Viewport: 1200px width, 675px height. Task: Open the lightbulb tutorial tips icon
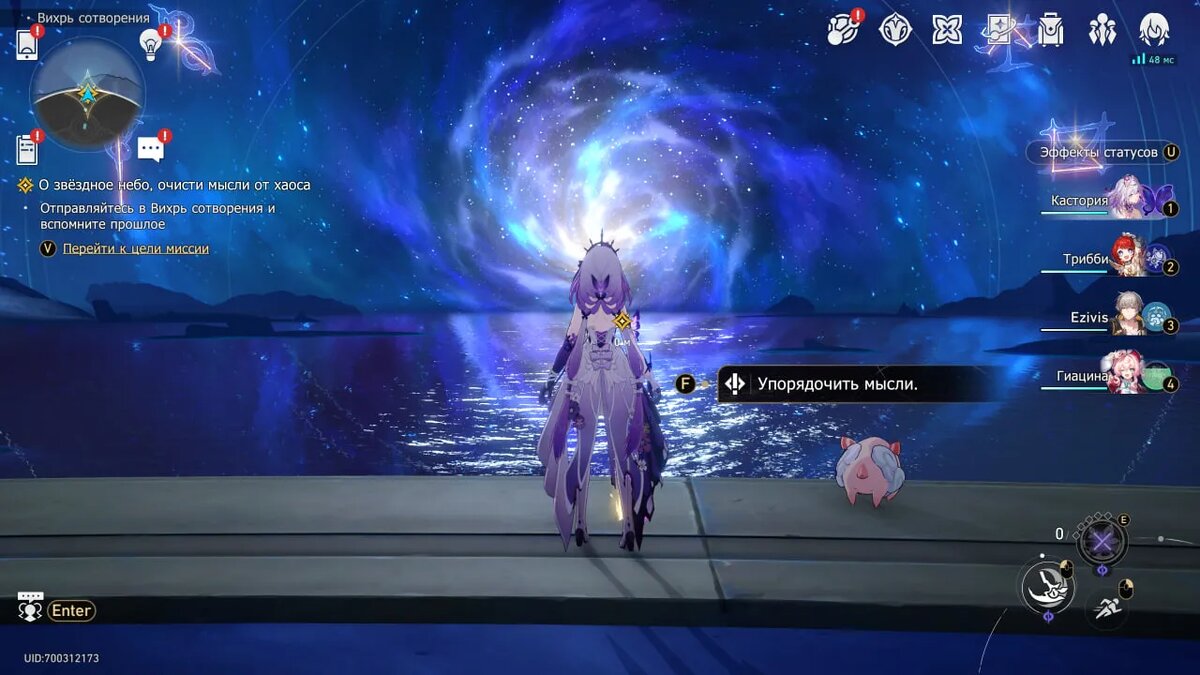click(x=150, y=43)
